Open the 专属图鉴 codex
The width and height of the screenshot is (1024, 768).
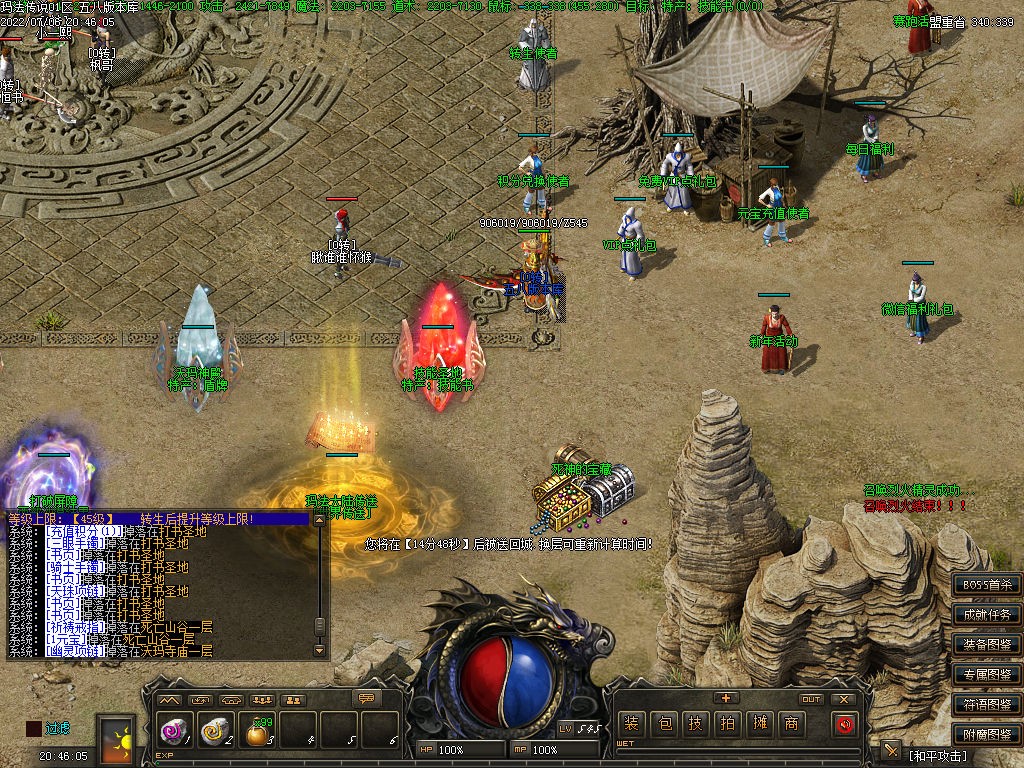click(x=987, y=674)
